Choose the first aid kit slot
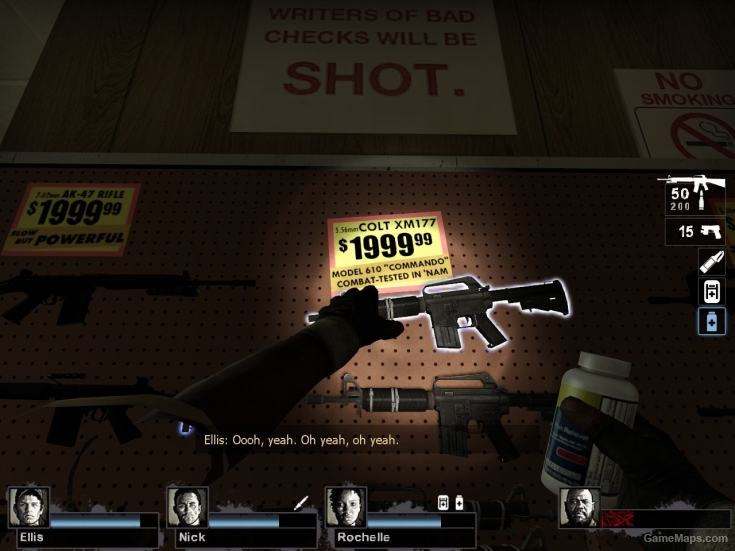The image size is (735, 551). click(x=711, y=292)
